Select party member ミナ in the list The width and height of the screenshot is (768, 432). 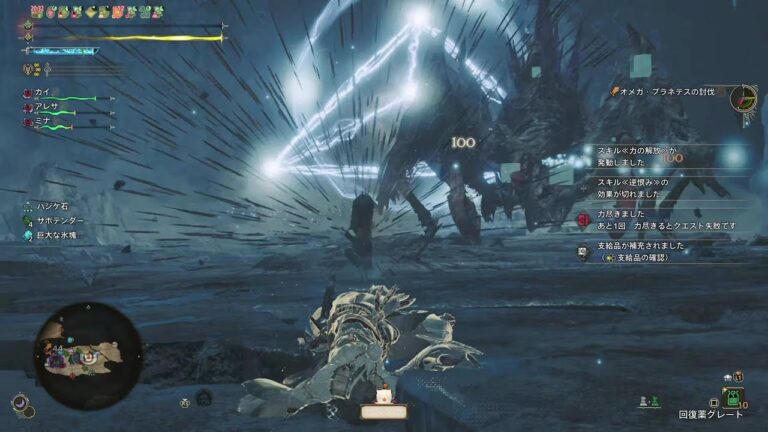(x=43, y=121)
